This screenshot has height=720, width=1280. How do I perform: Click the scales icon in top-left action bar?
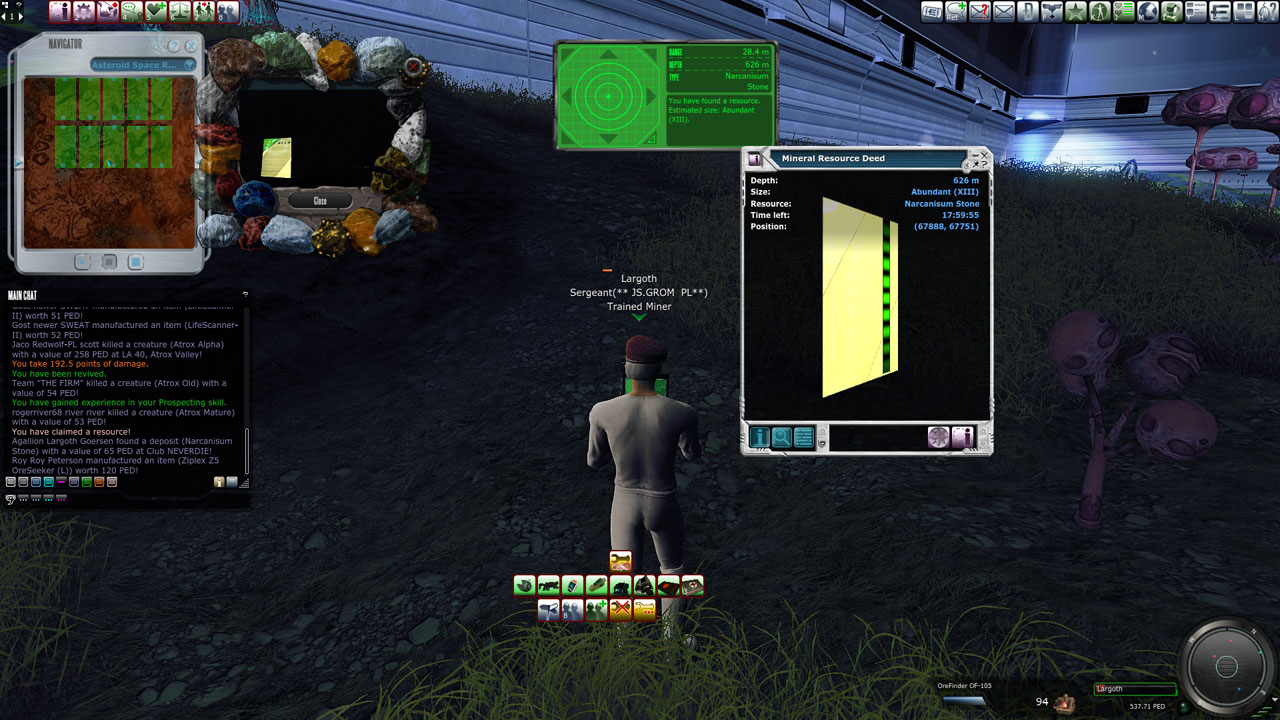(x=180, y=12)
